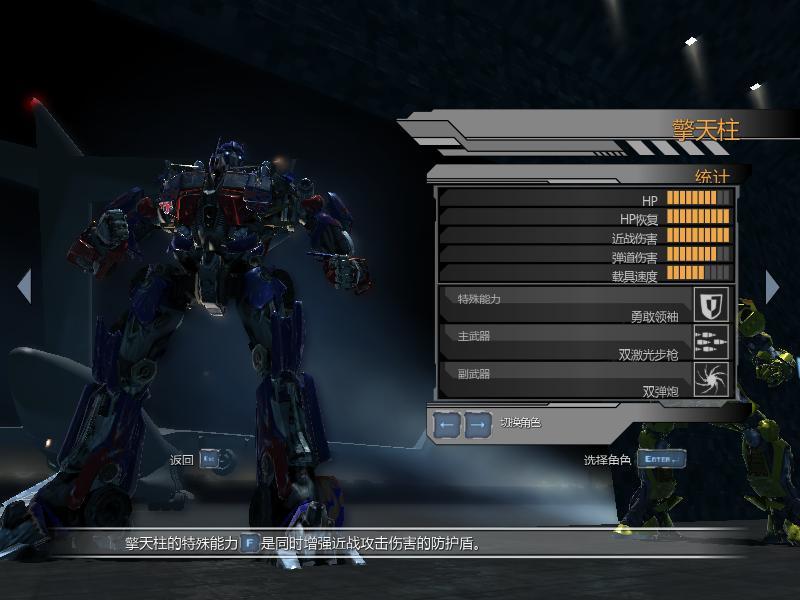
Task: Choose the 双弹炮 secondary weapon swirl icon
Action: point(712,379)
